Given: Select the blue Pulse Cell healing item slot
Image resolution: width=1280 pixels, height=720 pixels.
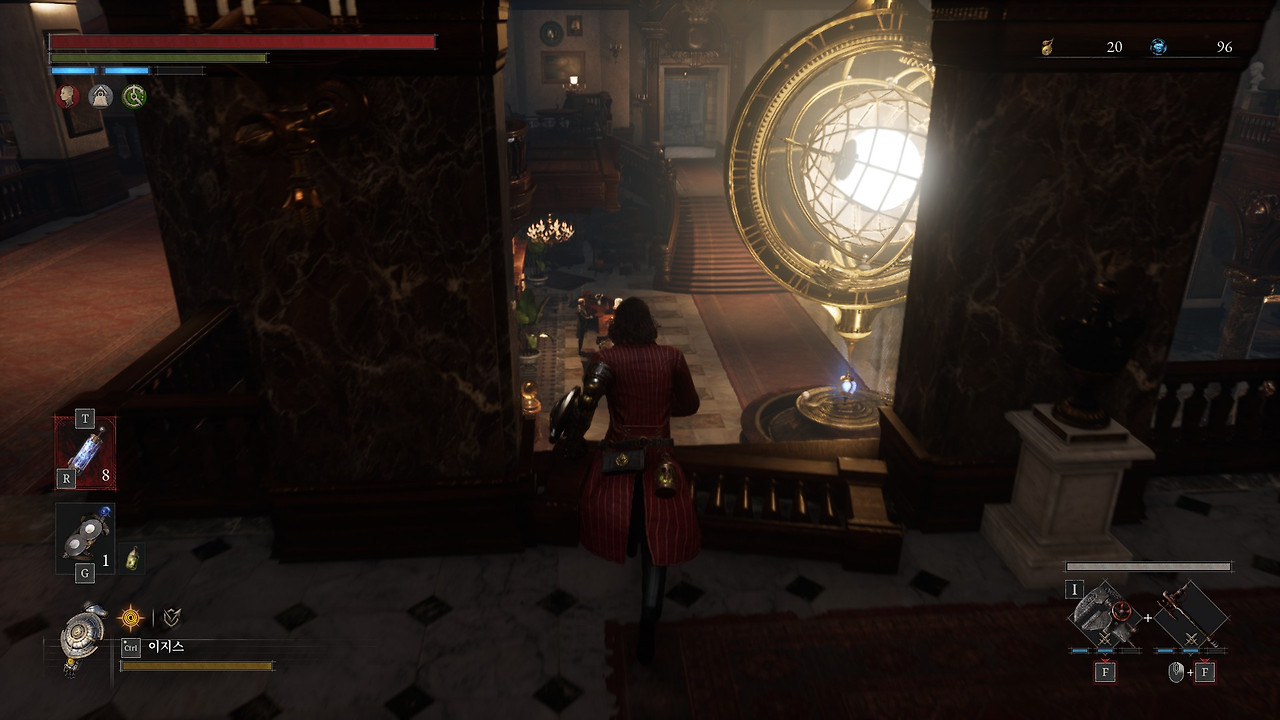Looking at the screenshot, I should (x=84, y=452).
